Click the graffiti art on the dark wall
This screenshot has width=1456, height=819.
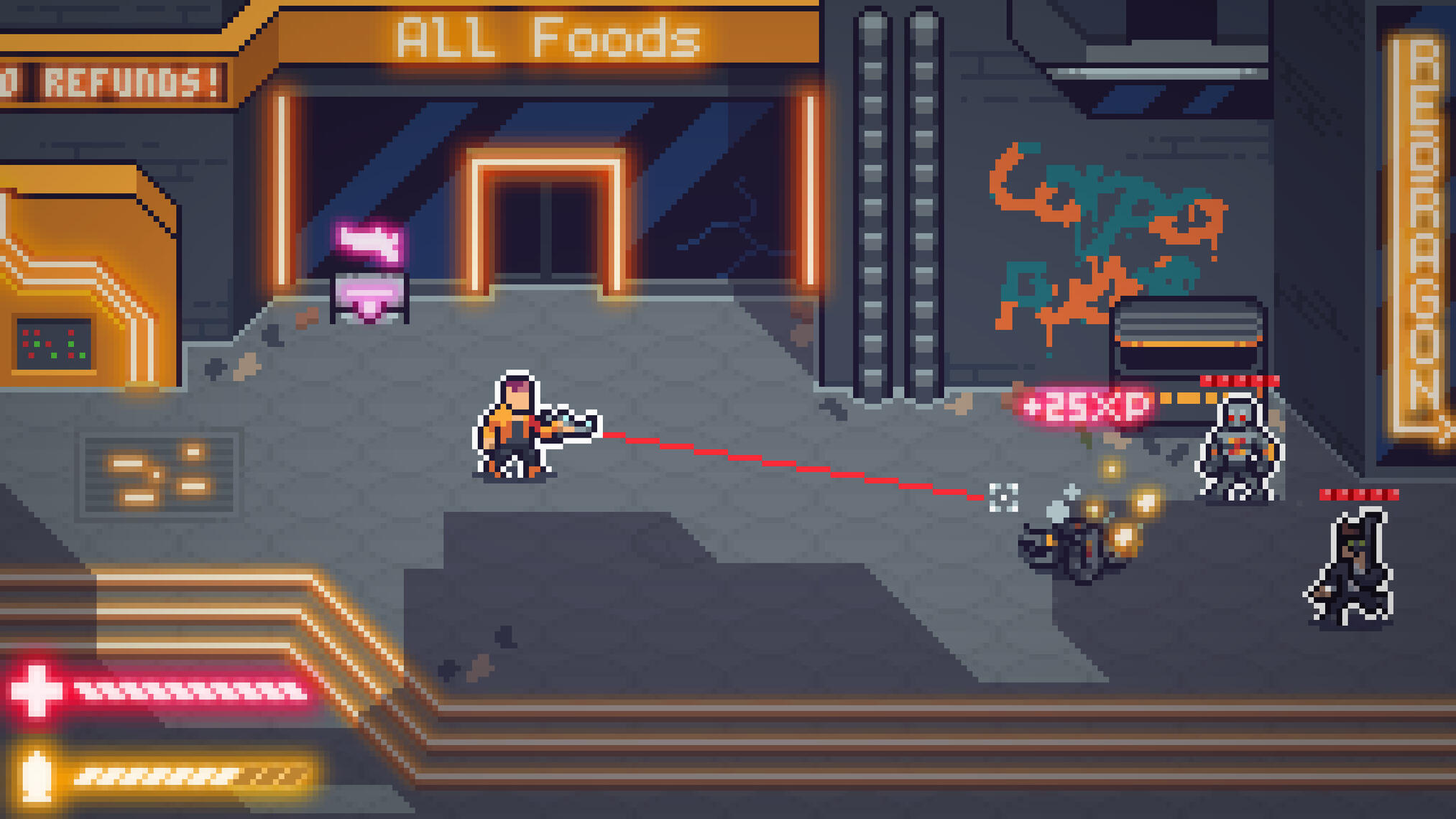tap(1092, 216)
